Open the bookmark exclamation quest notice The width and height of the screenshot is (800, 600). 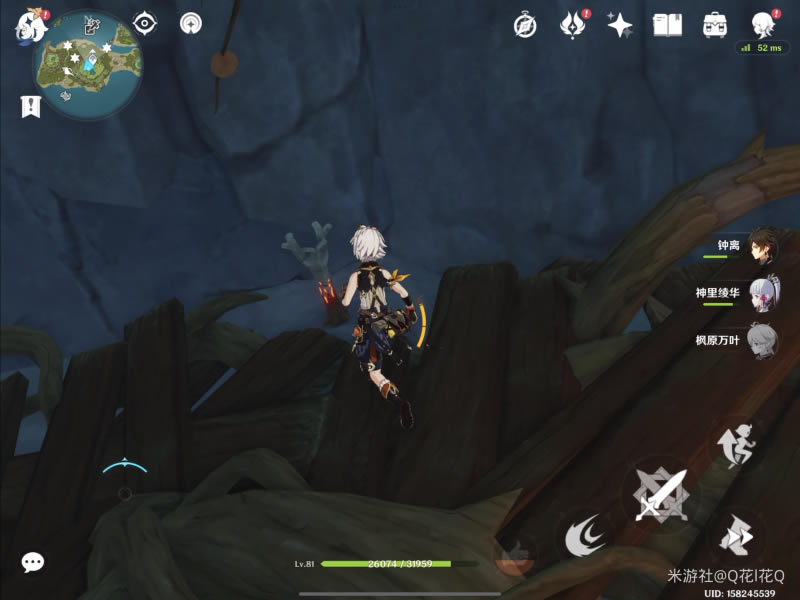click(30, 106)
